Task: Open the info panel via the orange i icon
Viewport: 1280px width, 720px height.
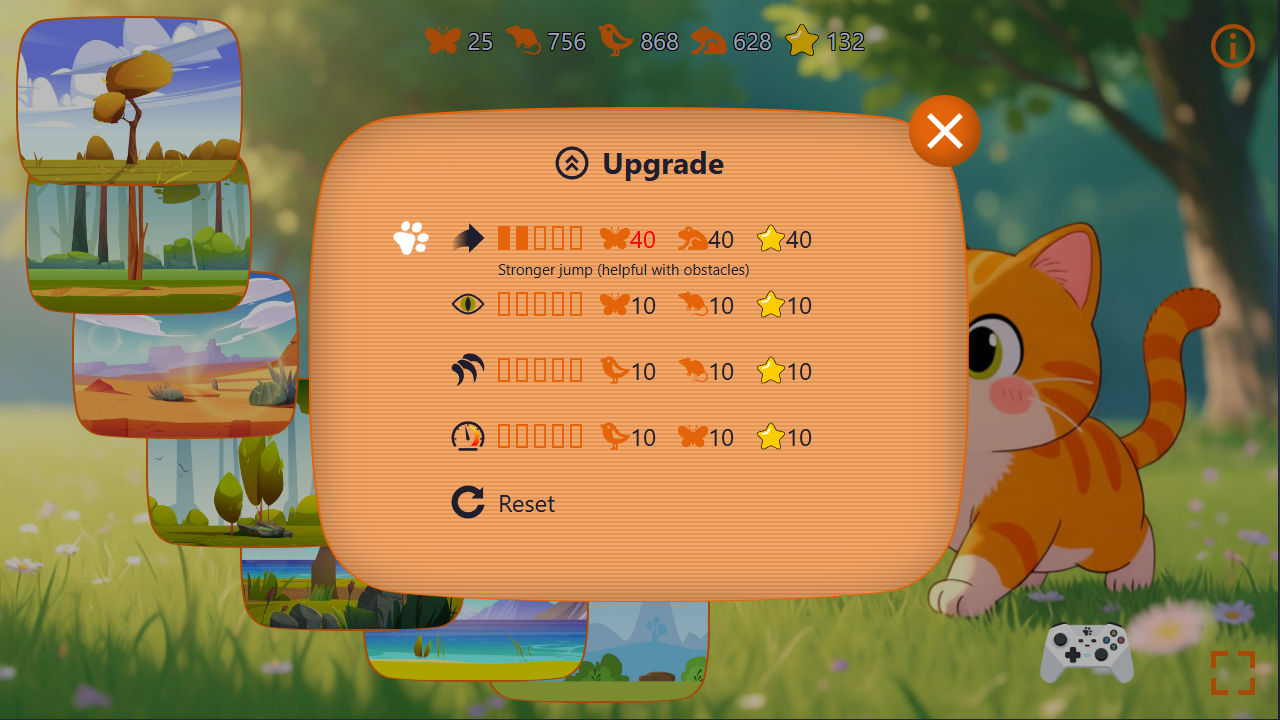Action: click(1231, 45)
